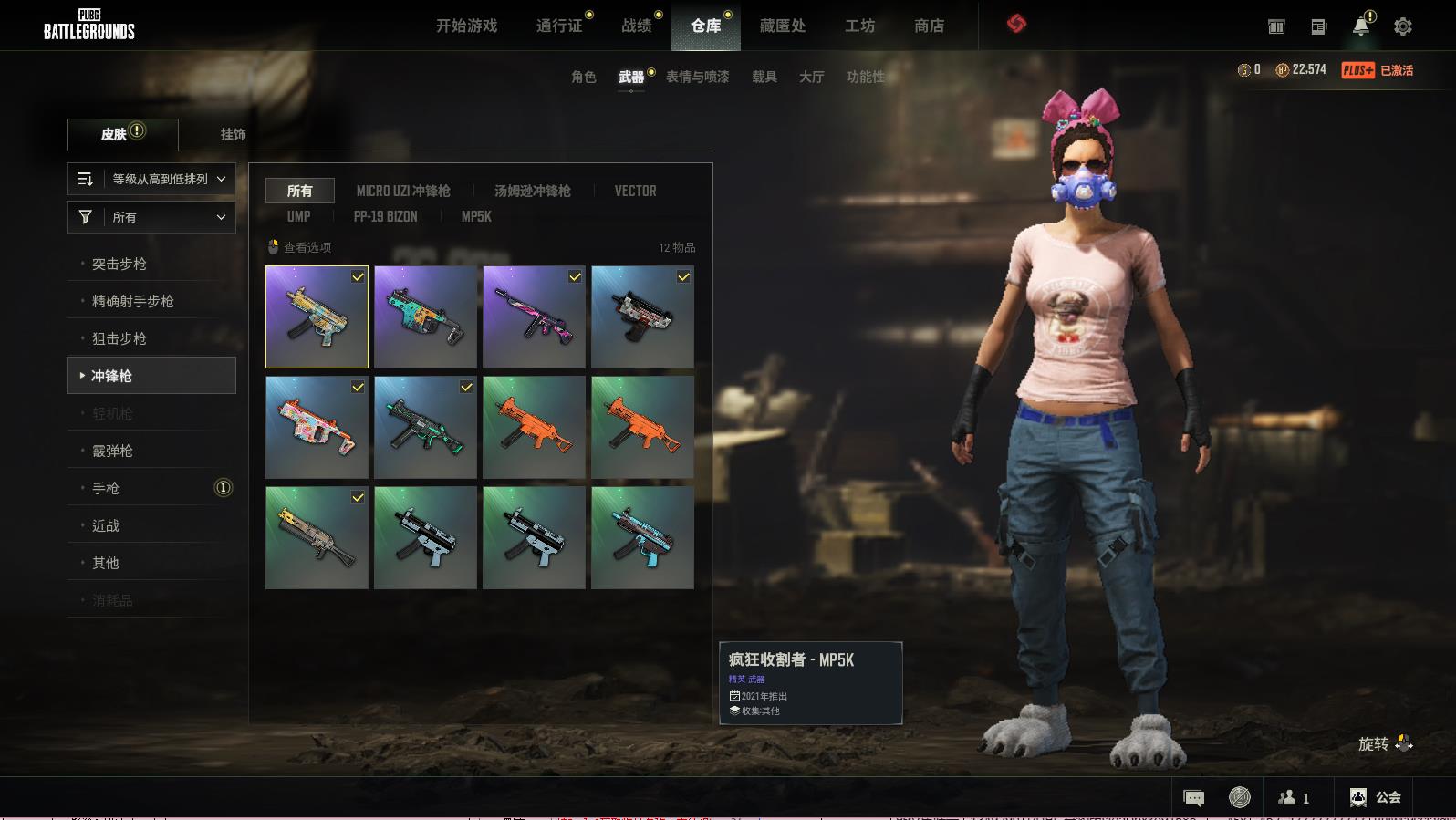Filter skins by MP5K
The width and height of the screenshot is (1456, 820).
pyautogui.click(x=476, y=216)
